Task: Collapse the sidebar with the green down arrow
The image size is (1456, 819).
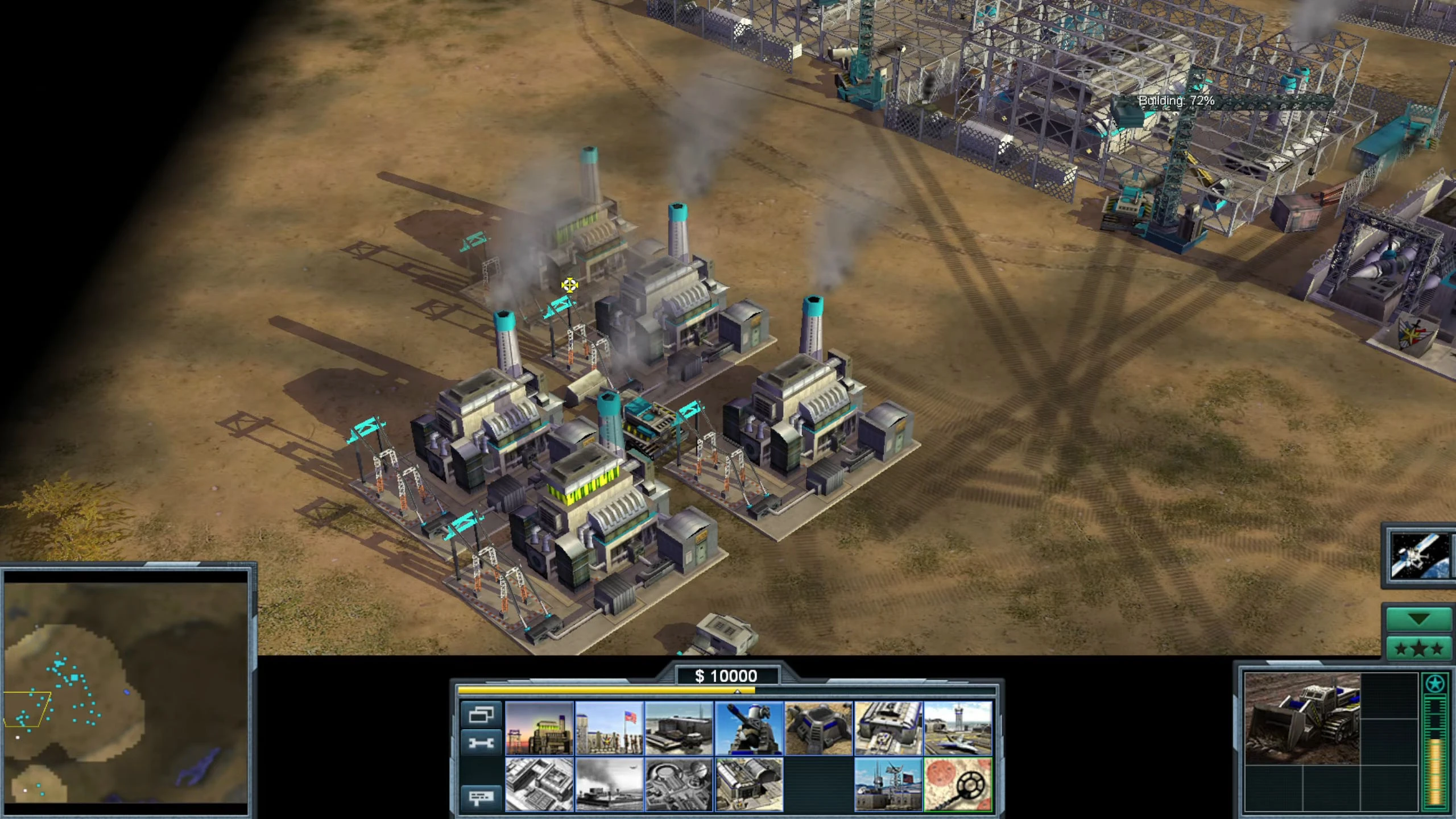Action: (1419, 619)
